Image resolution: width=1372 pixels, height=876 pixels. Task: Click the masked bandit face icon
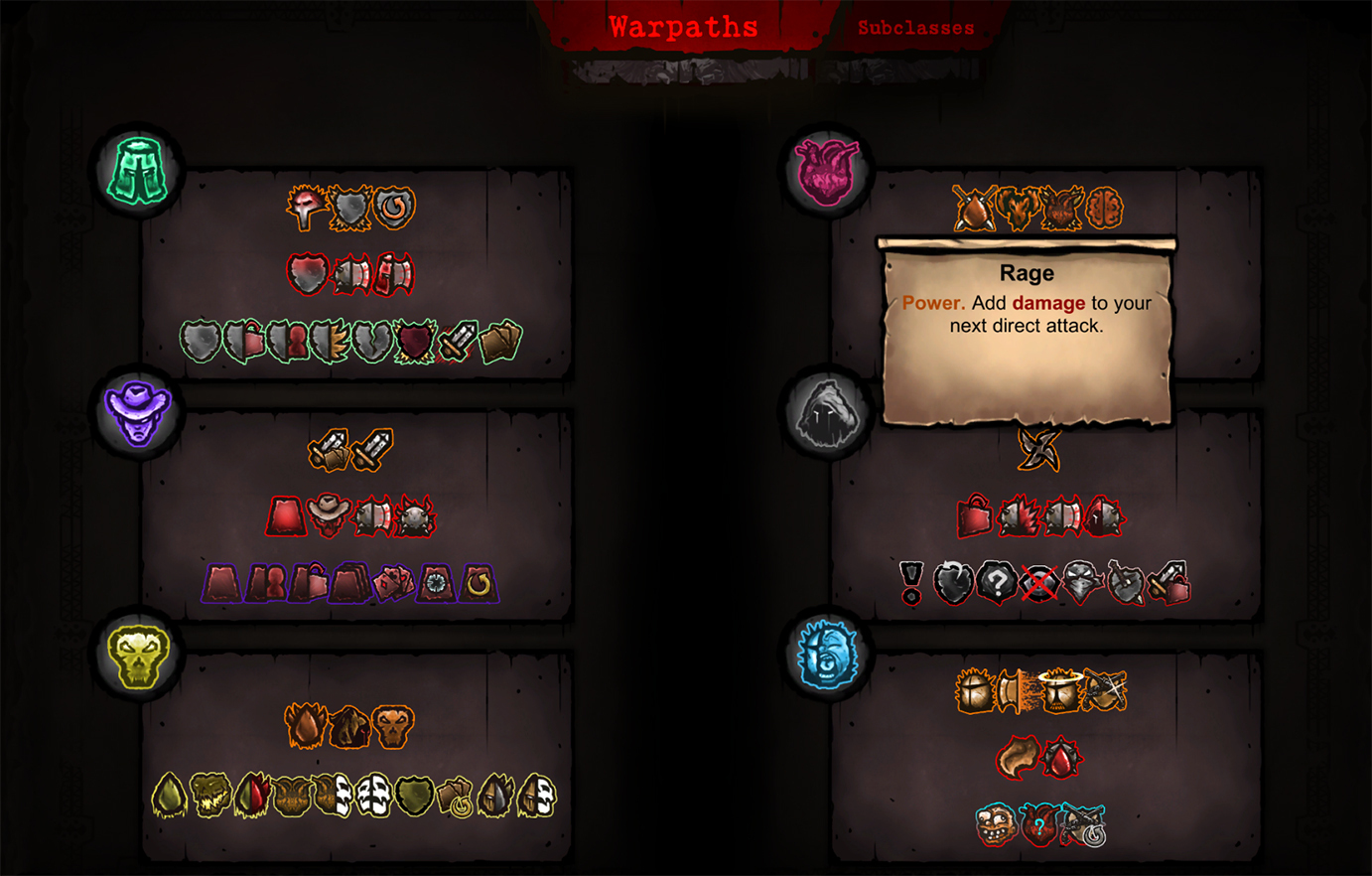(x=1081, y=582)
